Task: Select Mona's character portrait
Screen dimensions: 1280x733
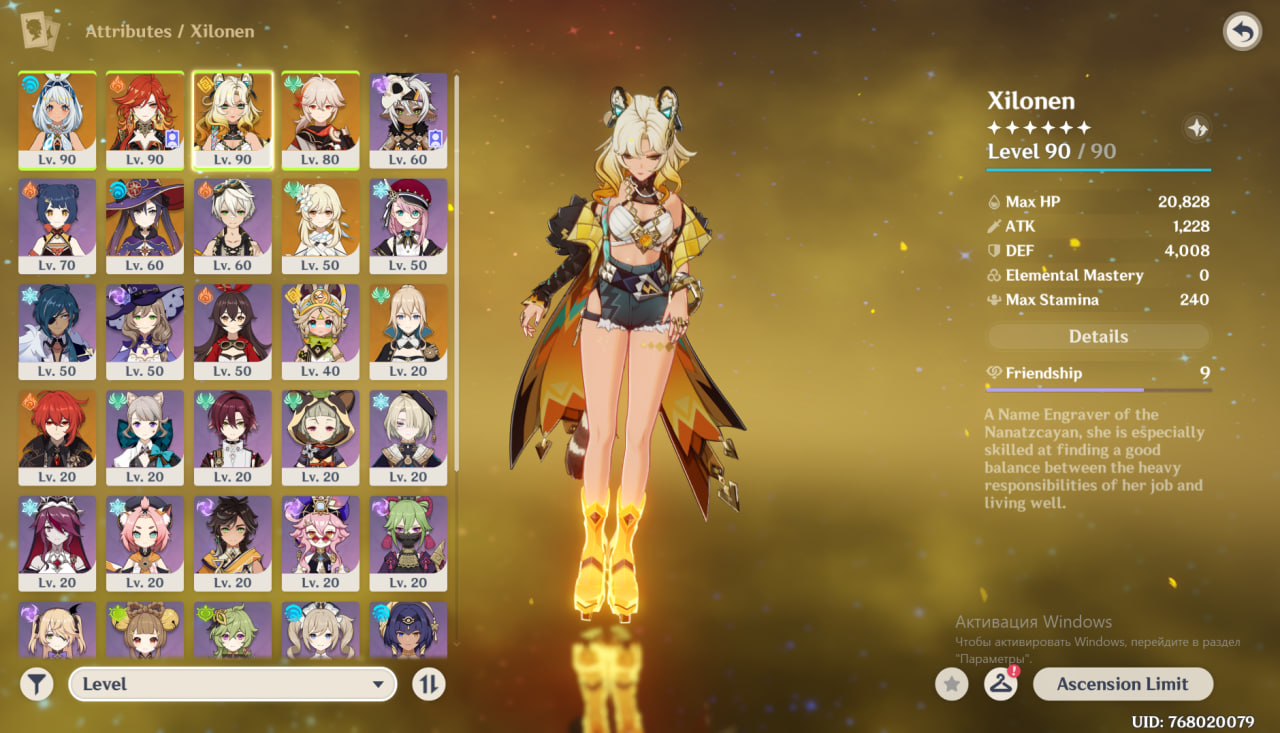Action: pyautogui.click(x=145, y=226)
